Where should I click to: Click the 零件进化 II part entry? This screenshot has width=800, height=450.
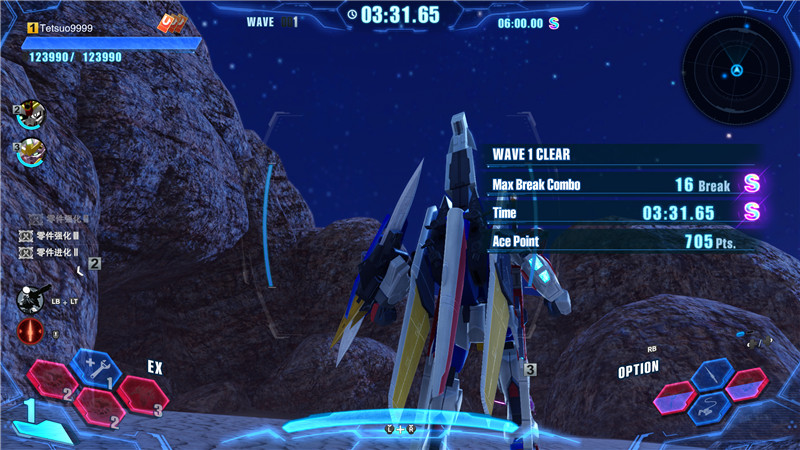tap(57, 253)
